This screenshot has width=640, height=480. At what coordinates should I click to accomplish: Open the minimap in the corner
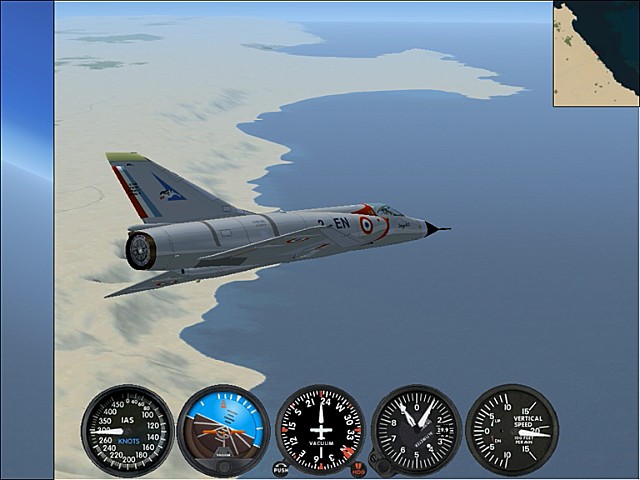coord(596,53)
